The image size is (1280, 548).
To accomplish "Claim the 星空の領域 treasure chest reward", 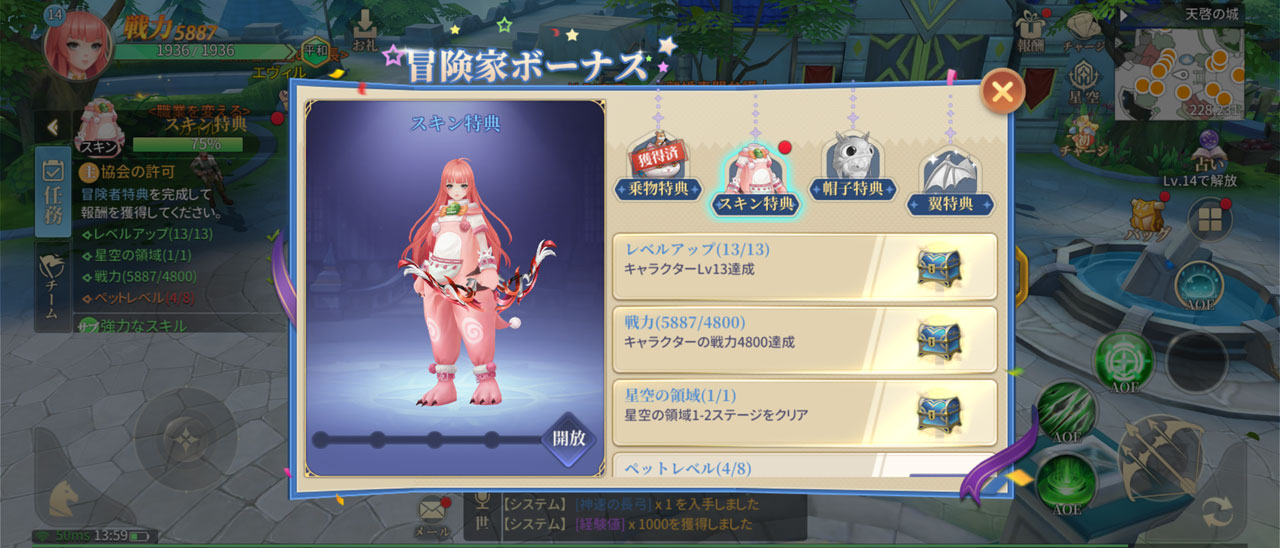I will 939,412.
